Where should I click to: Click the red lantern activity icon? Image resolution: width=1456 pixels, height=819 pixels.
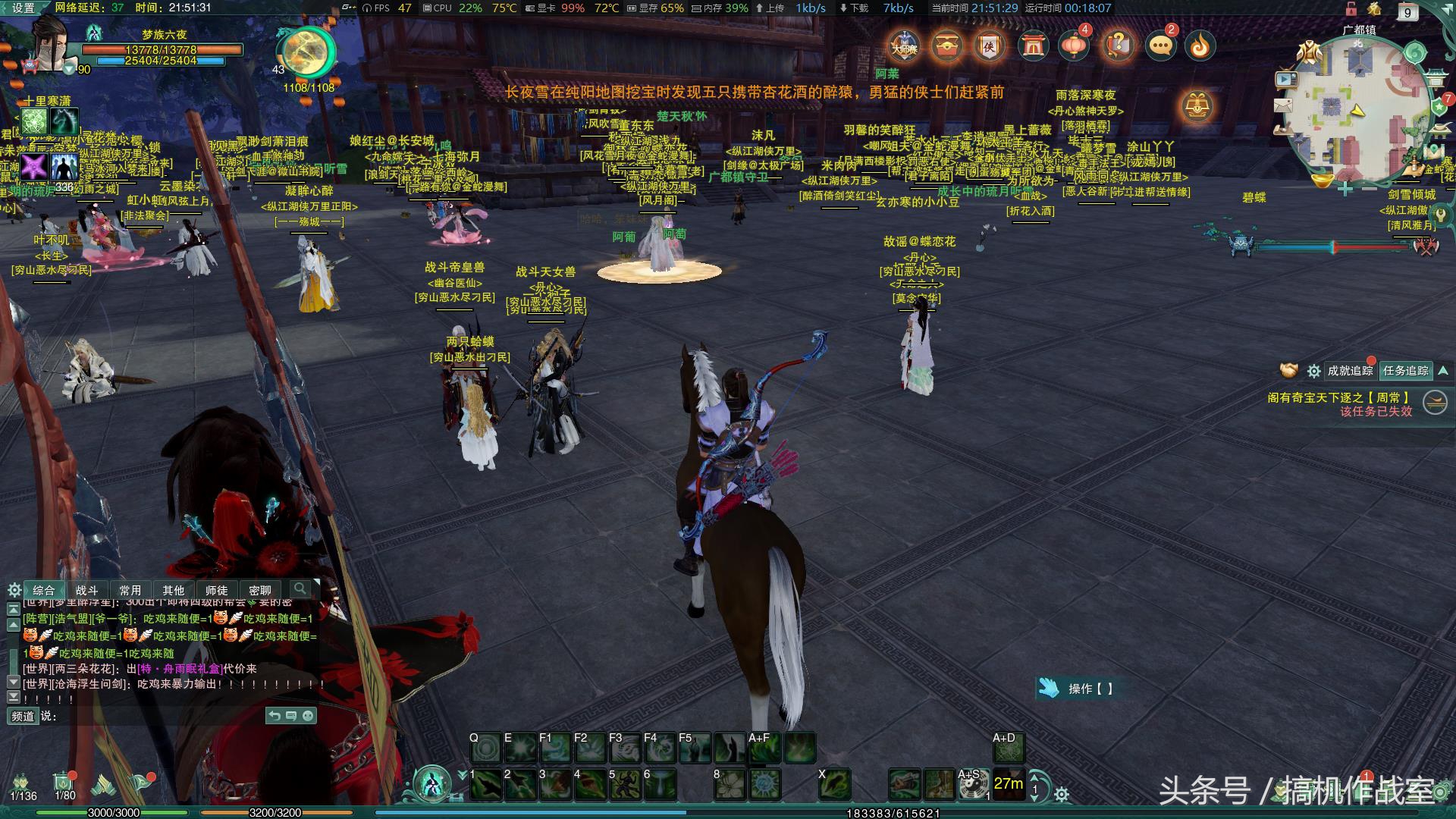(x=1074, y=47)
